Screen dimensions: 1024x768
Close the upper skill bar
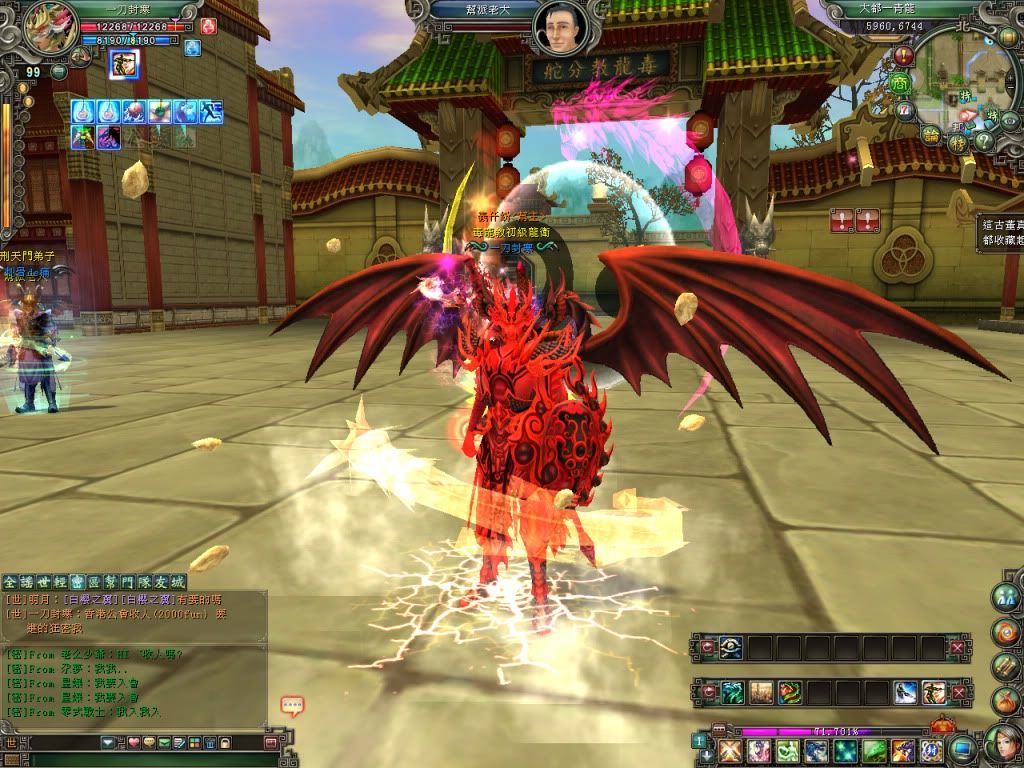pos(957,648)
